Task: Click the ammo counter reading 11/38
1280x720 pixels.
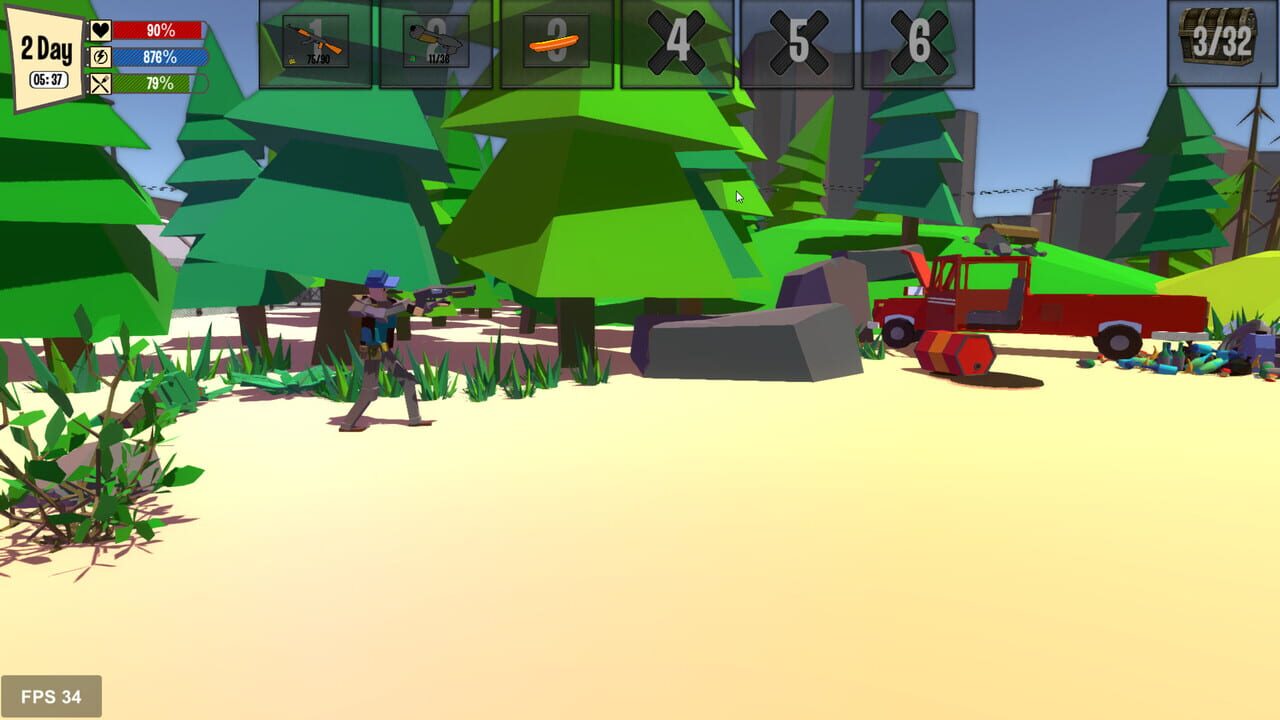Action: click(439, 58)
